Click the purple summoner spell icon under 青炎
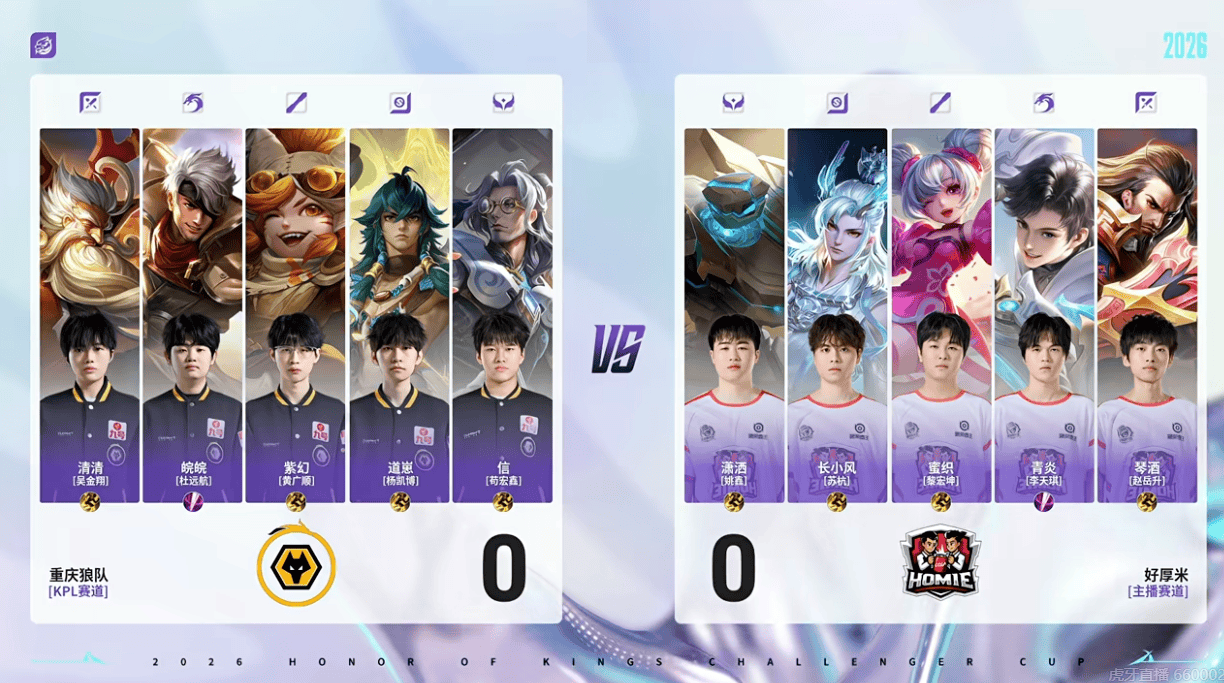Viewport: 1224px width, 683px height. (x=1044, y=502)
